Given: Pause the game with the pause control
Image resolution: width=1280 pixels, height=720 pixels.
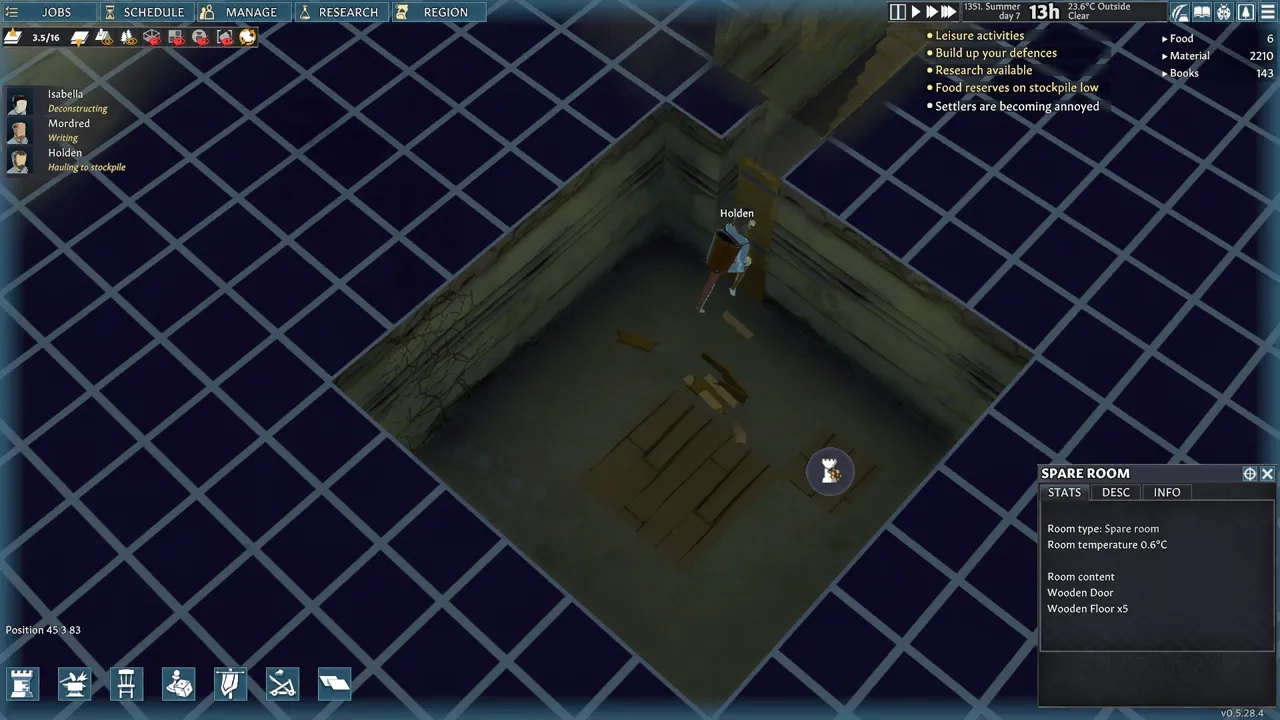Looking at the screenshot, I should pyautogui.click(x=898, y=11).
